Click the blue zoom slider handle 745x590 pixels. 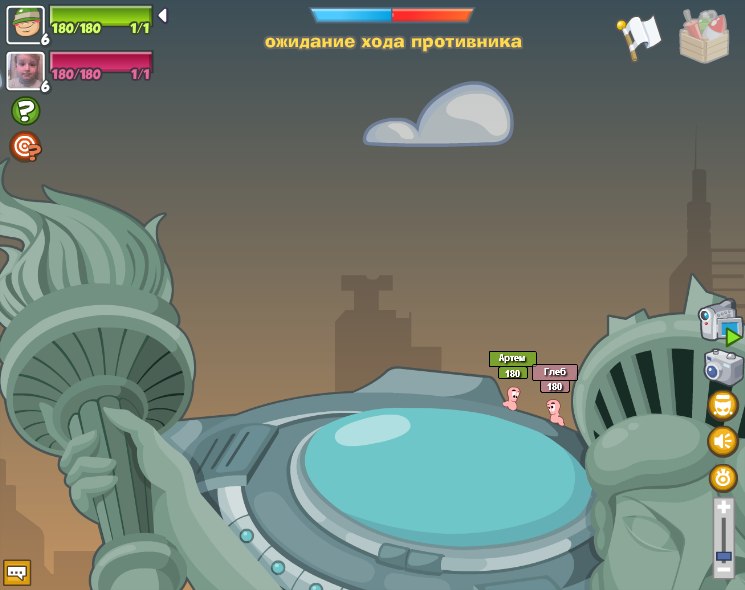click(x=723, y=555)
